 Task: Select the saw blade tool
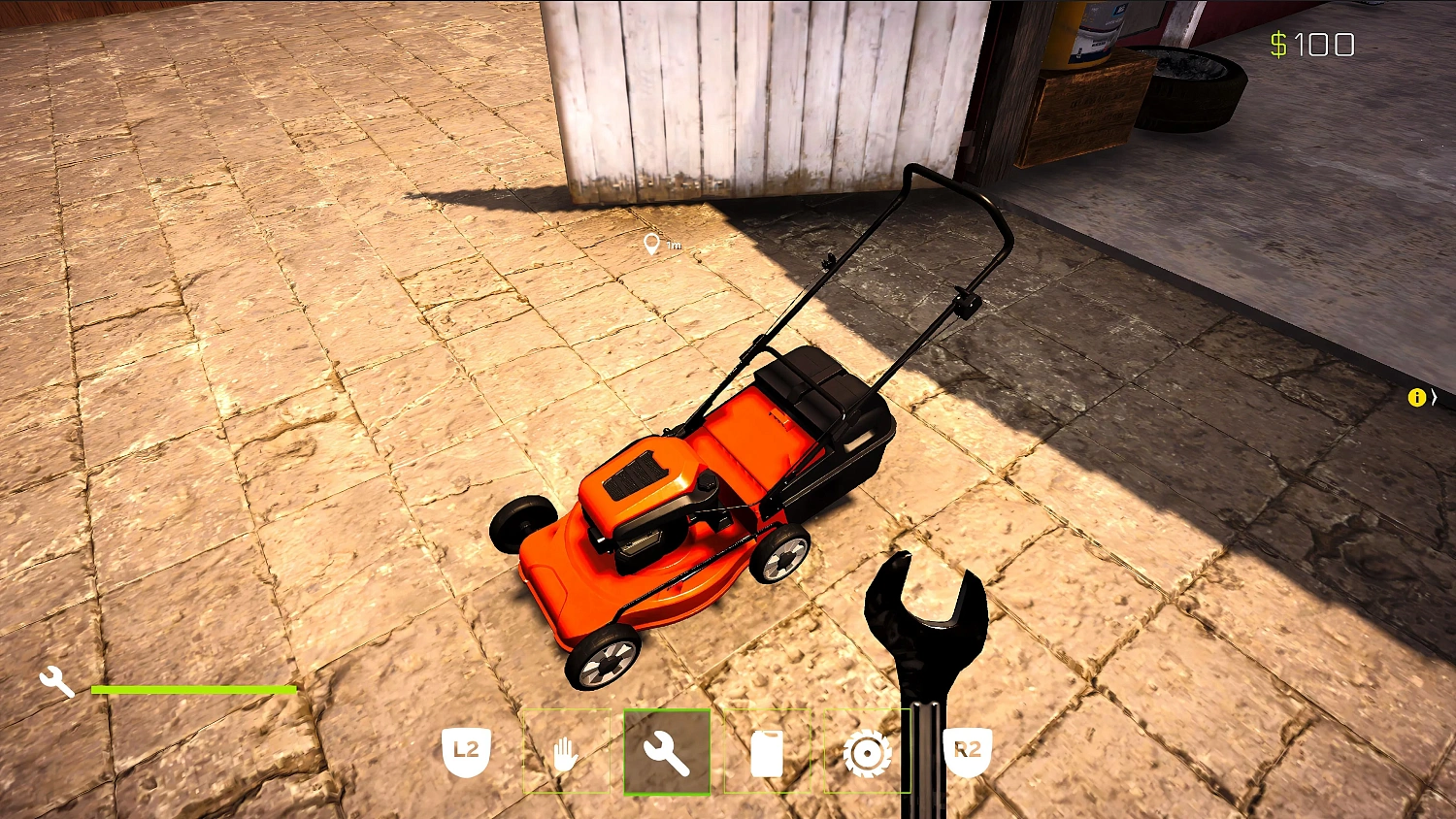[867, 752]
